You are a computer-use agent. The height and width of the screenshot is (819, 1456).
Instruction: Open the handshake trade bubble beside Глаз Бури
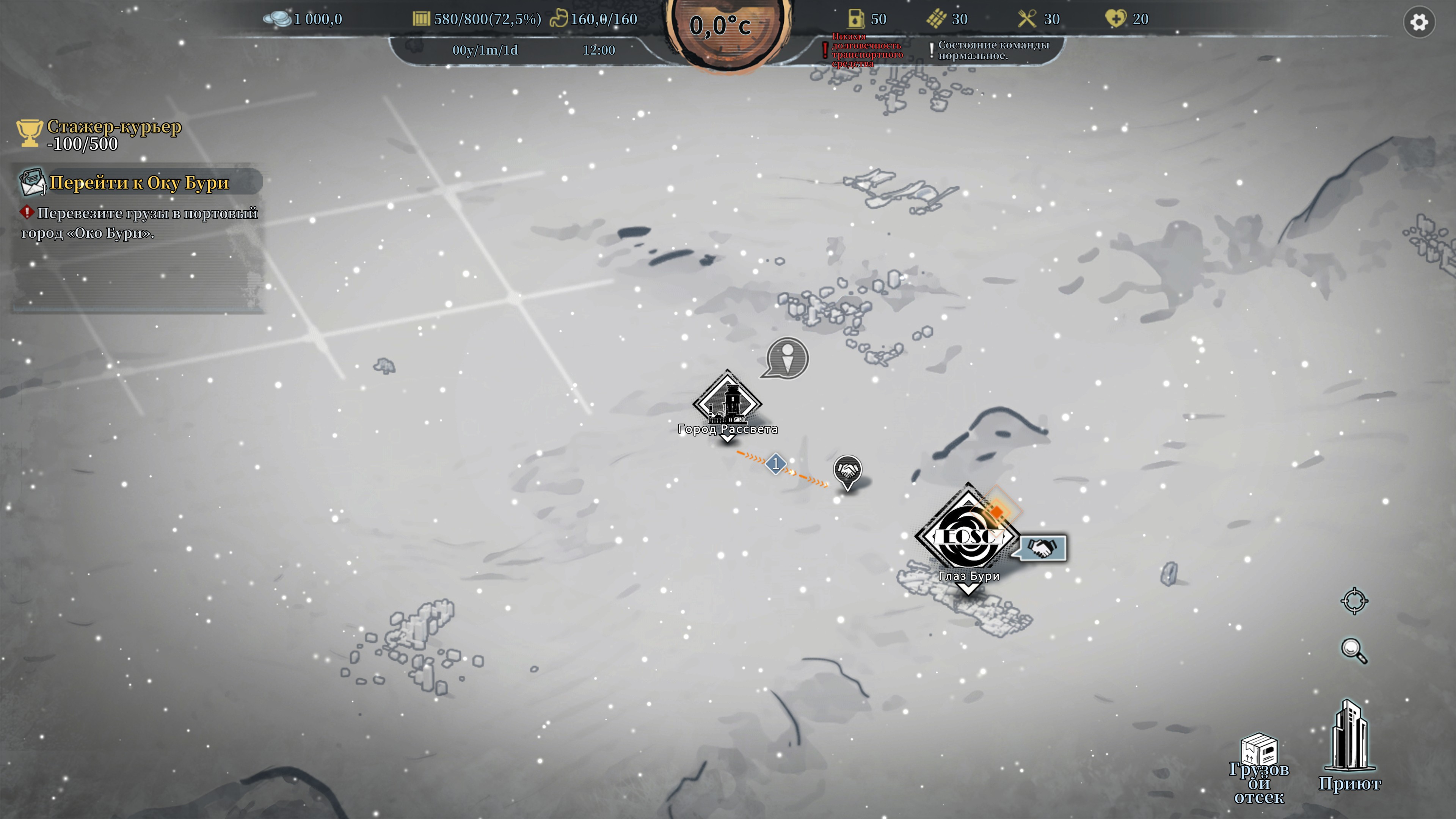tap(1041, 548)
